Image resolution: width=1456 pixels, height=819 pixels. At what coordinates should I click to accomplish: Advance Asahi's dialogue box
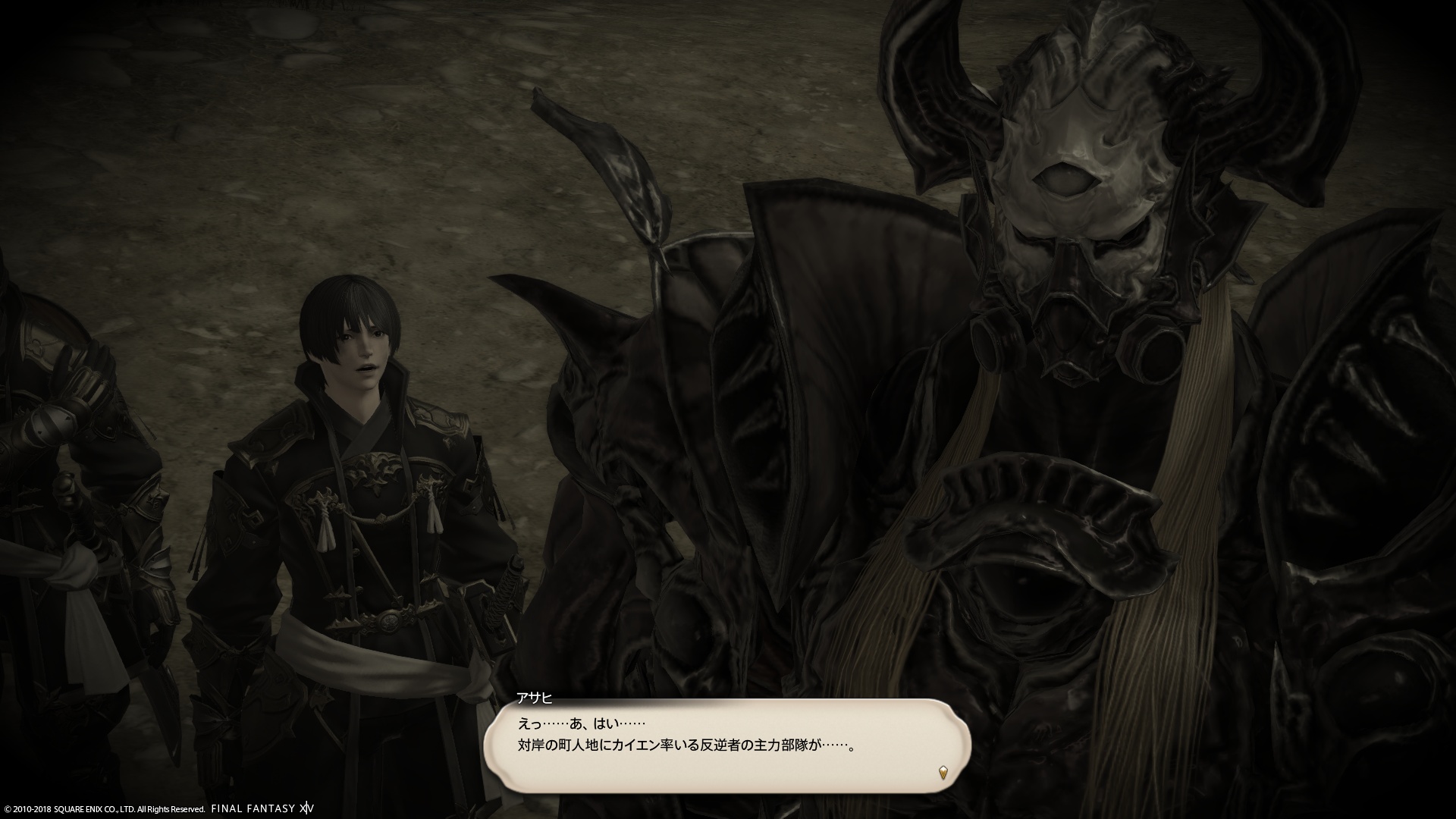point(726,745)
